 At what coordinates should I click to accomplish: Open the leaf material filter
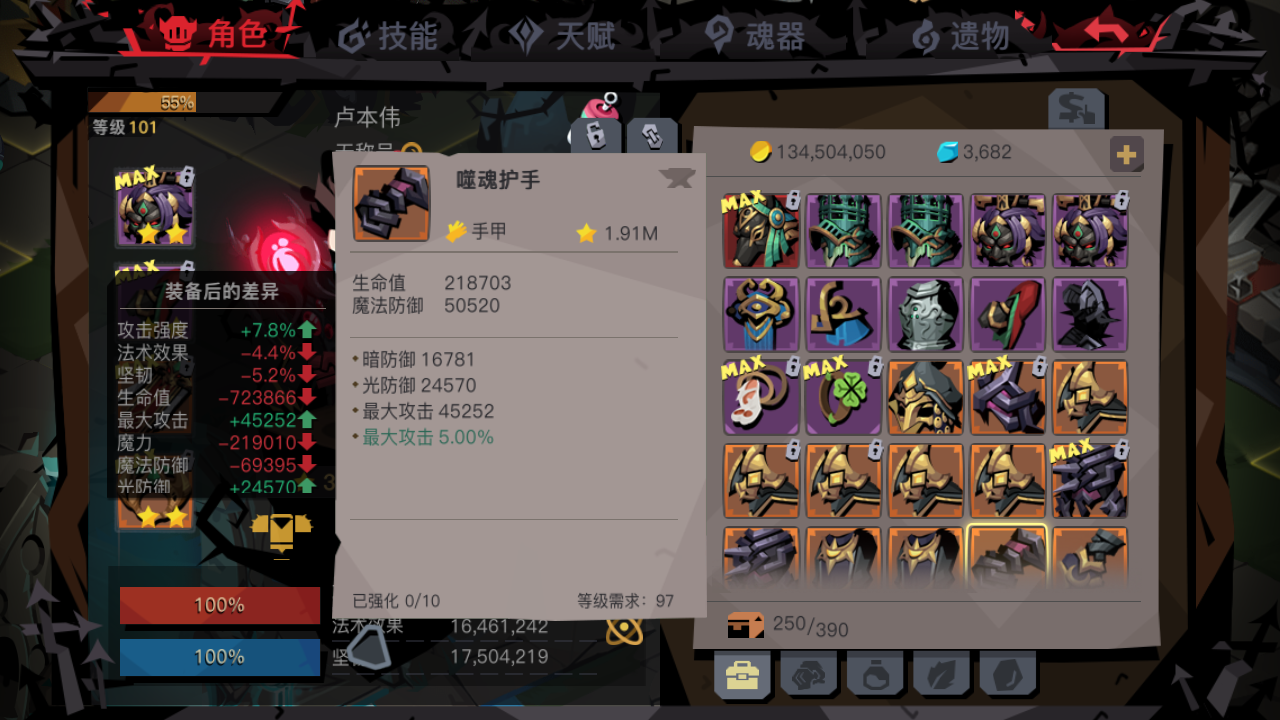click(x=942, y=674)
